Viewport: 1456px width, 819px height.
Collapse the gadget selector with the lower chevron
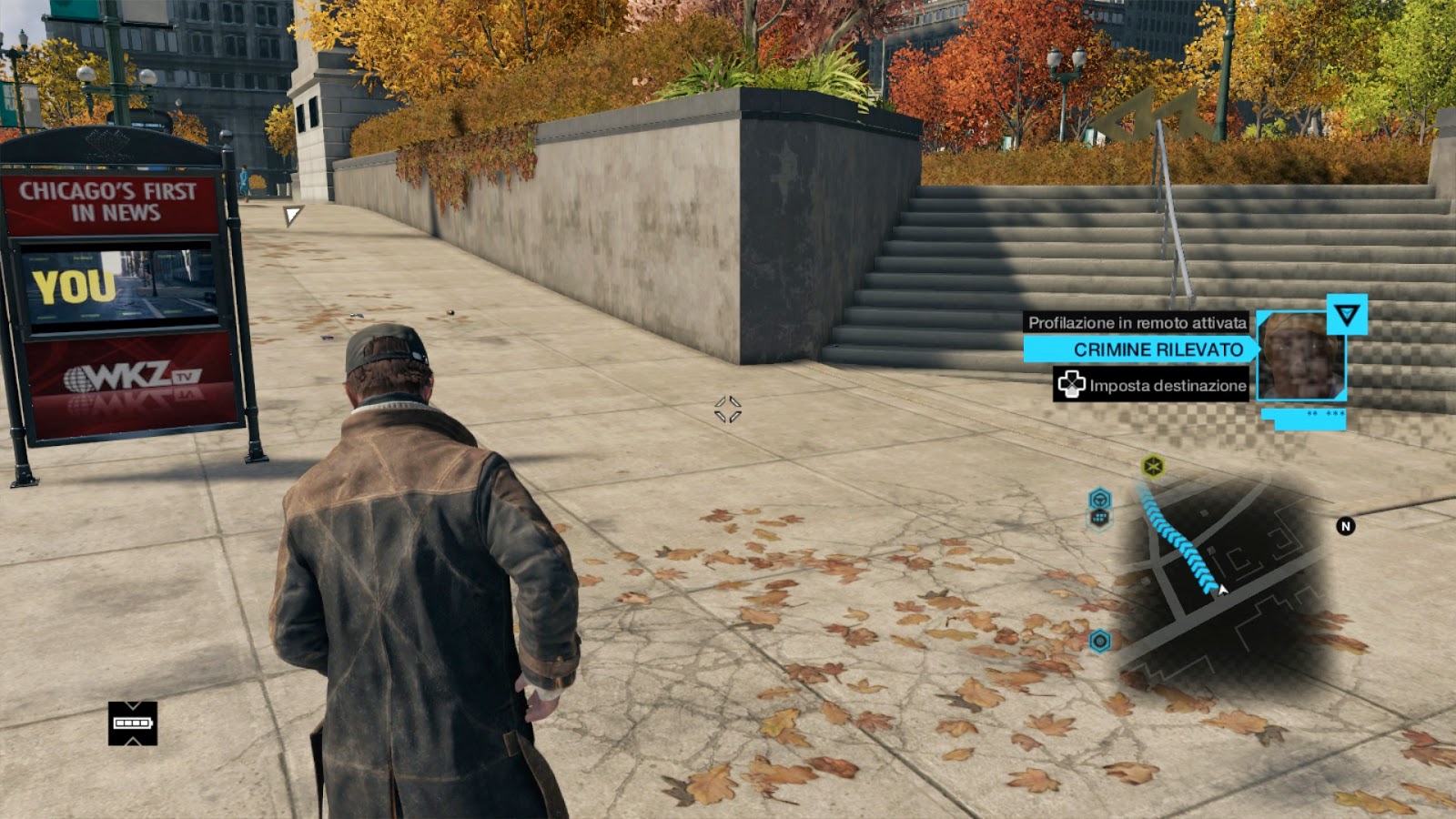tap(133, 742)
